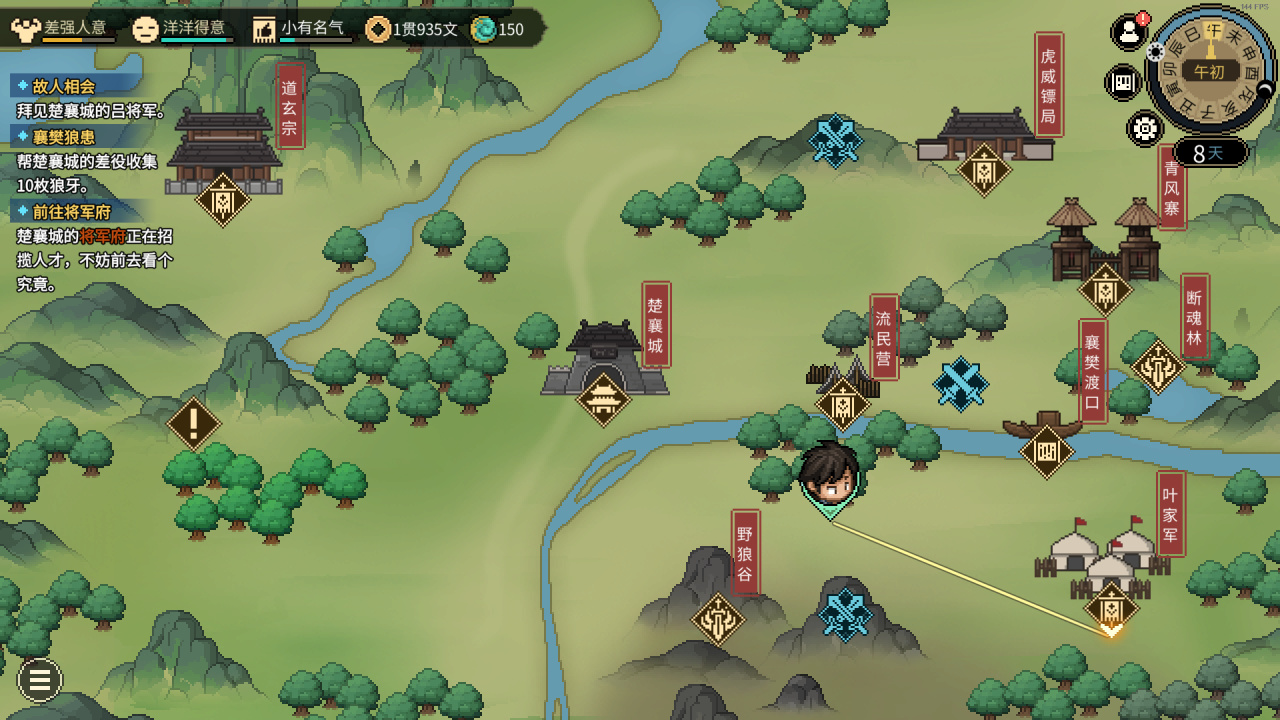Open the scroll journal icon beside the clock
The width and height of the screenshot is (1280, 720).
click(x=1123, y=82)
